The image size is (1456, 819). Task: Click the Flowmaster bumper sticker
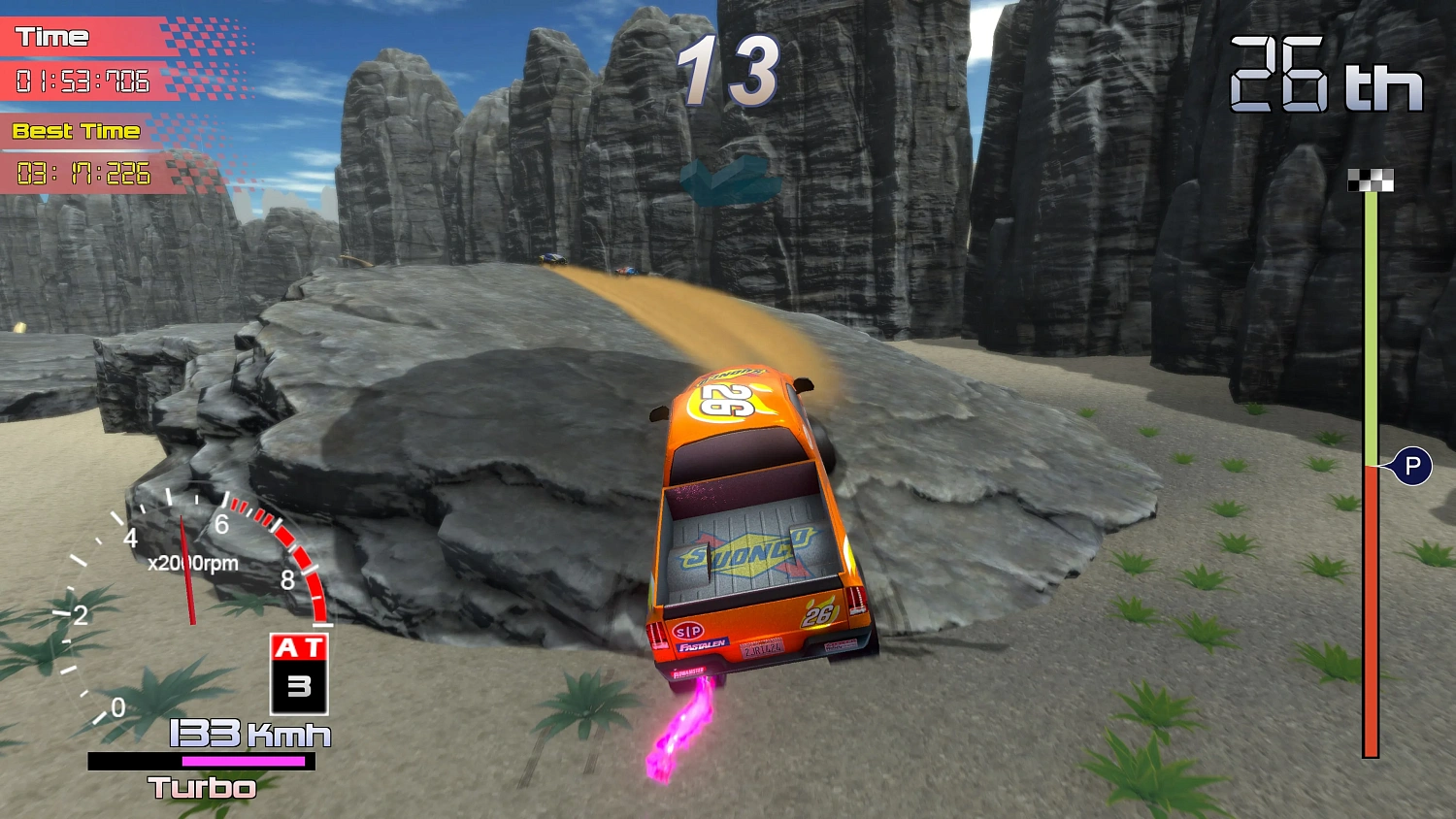point(689,671)
